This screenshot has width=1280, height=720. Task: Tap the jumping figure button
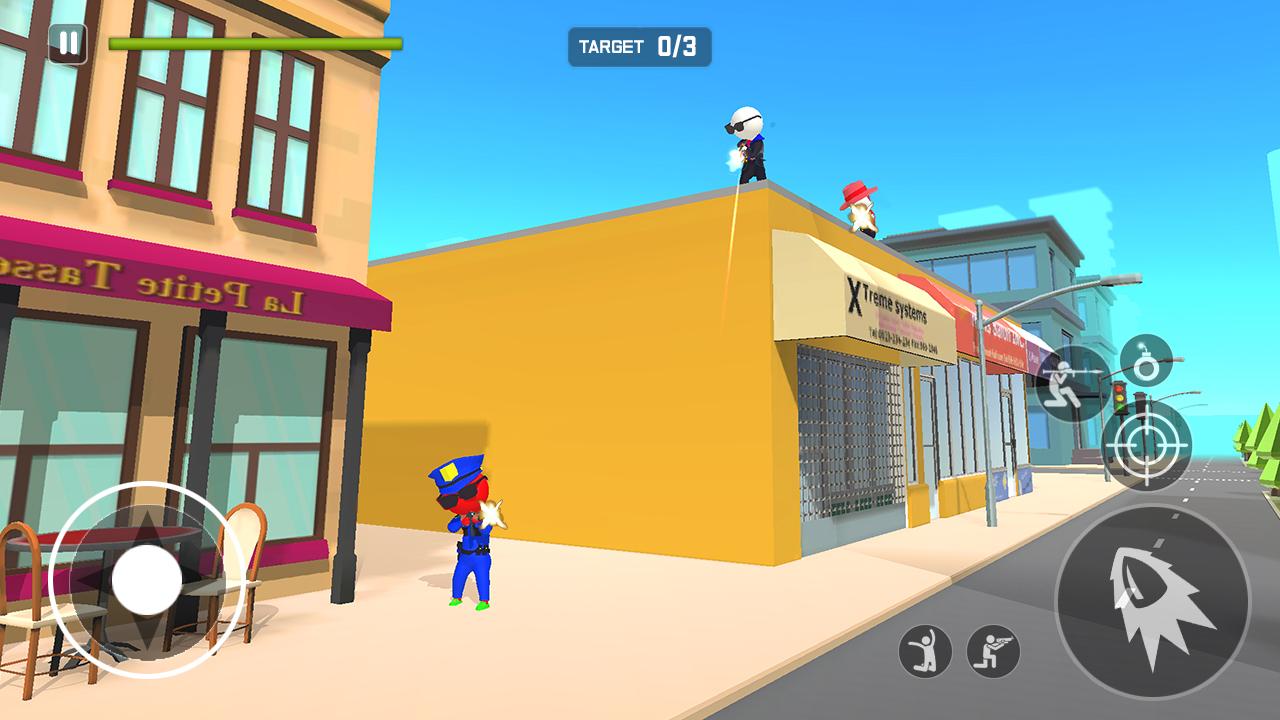[925, 651]
